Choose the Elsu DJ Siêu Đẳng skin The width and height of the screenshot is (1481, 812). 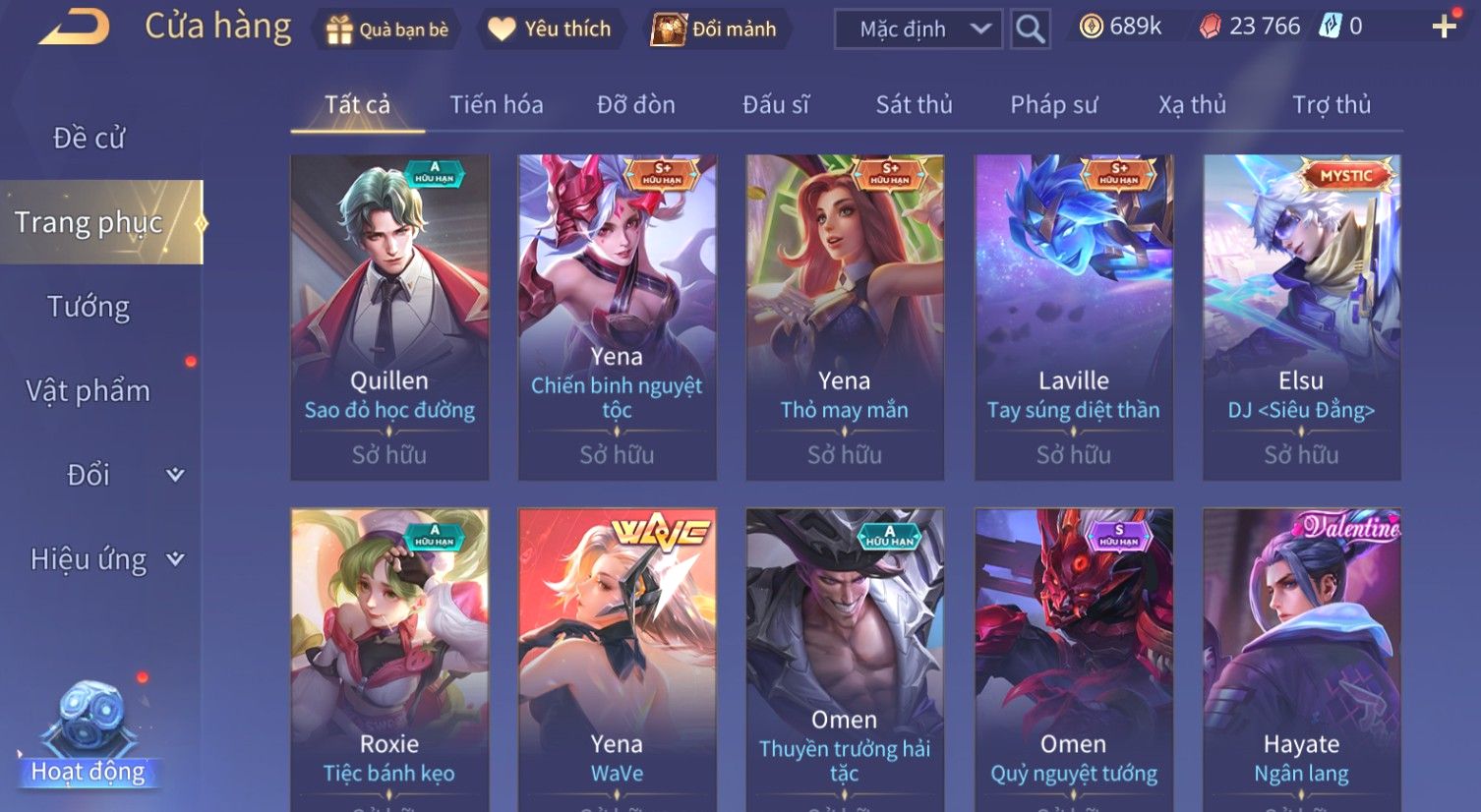coord(1301,317)
